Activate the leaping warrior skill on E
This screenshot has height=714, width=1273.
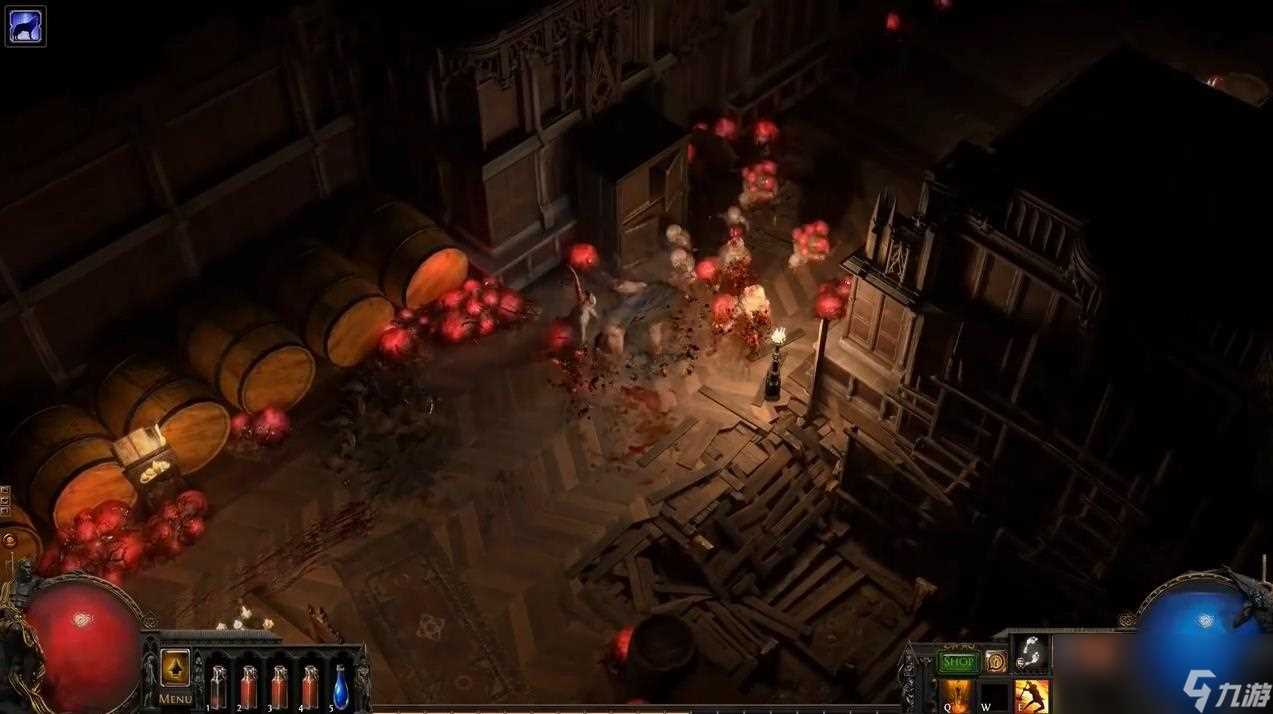pos(1032,696)
